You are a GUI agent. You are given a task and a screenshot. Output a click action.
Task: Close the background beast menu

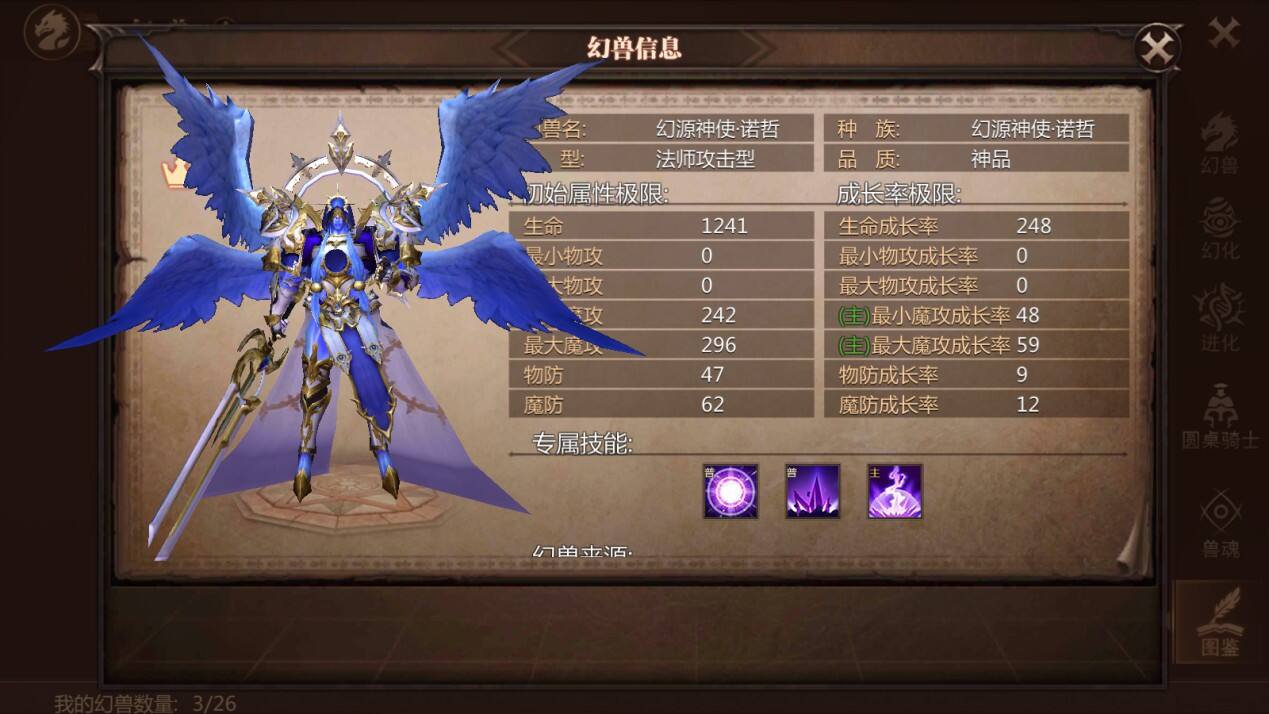coord(1224,33)
